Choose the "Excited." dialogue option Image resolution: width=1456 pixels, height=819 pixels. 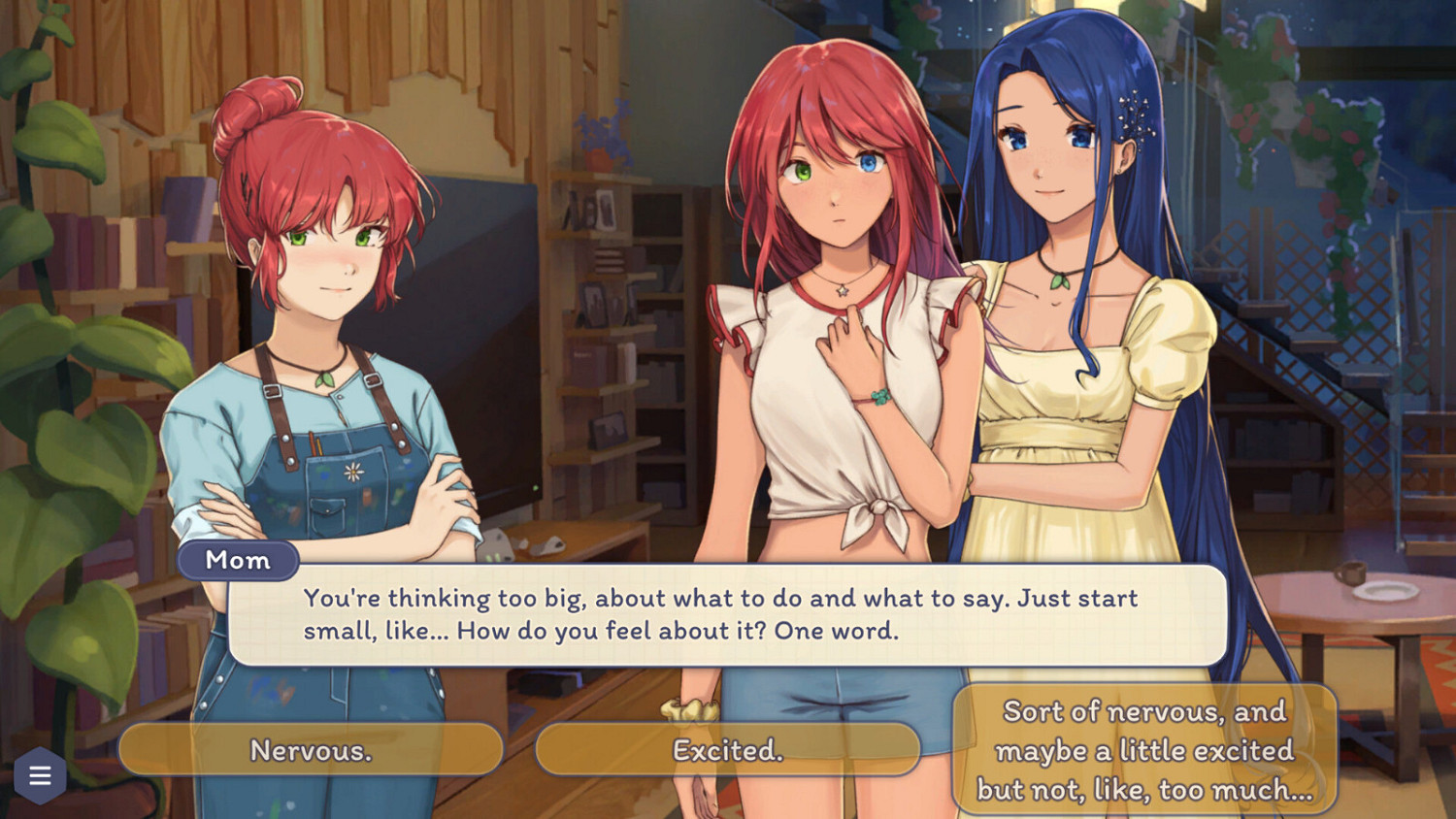point(728,748)
